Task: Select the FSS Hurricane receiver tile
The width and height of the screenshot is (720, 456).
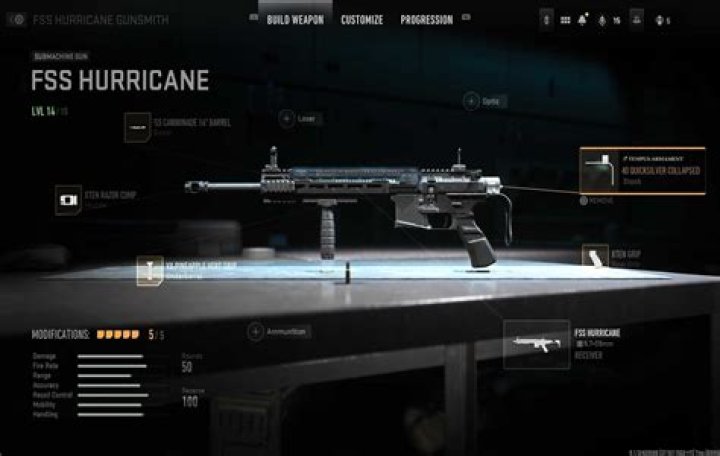Action: [536, 344]
